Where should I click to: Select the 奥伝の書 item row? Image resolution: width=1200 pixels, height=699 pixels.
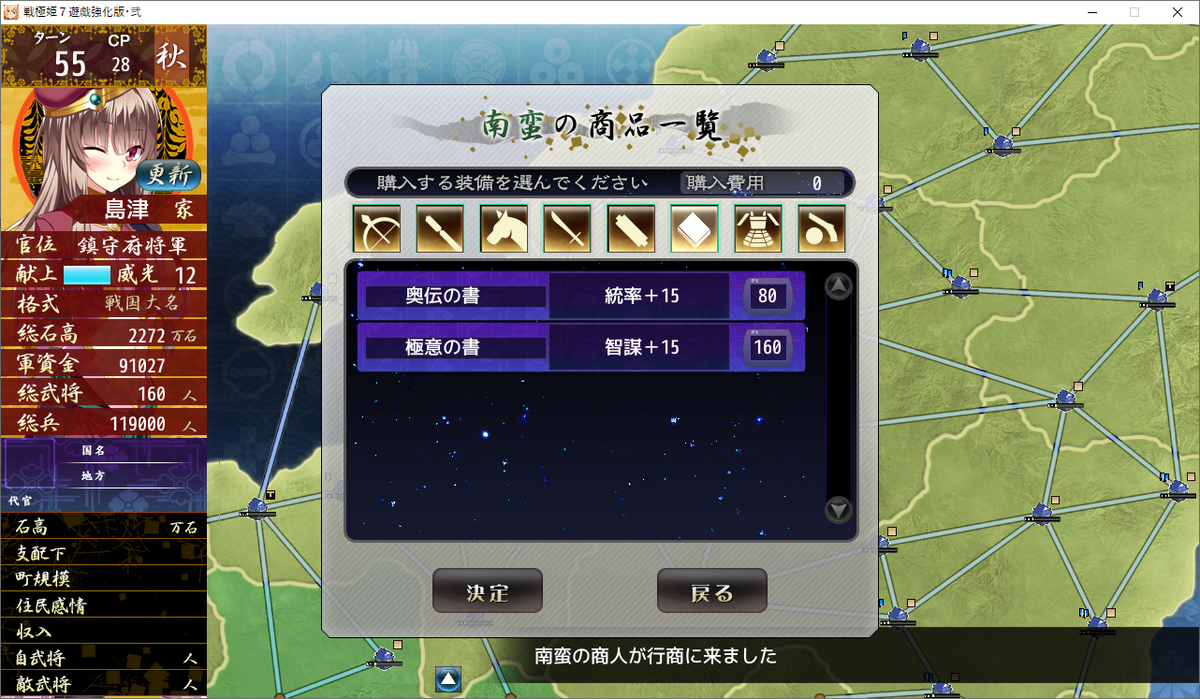click(580, 296)
